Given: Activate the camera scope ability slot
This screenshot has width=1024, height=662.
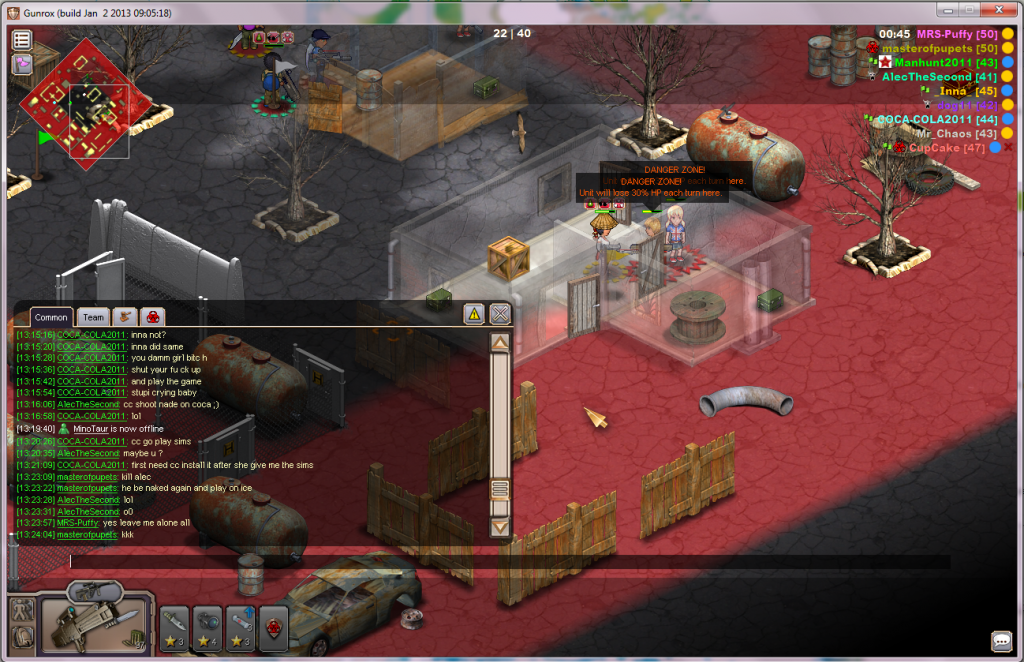Looking at the screenshot, I should pyautogui.click(x=208, y=628).
